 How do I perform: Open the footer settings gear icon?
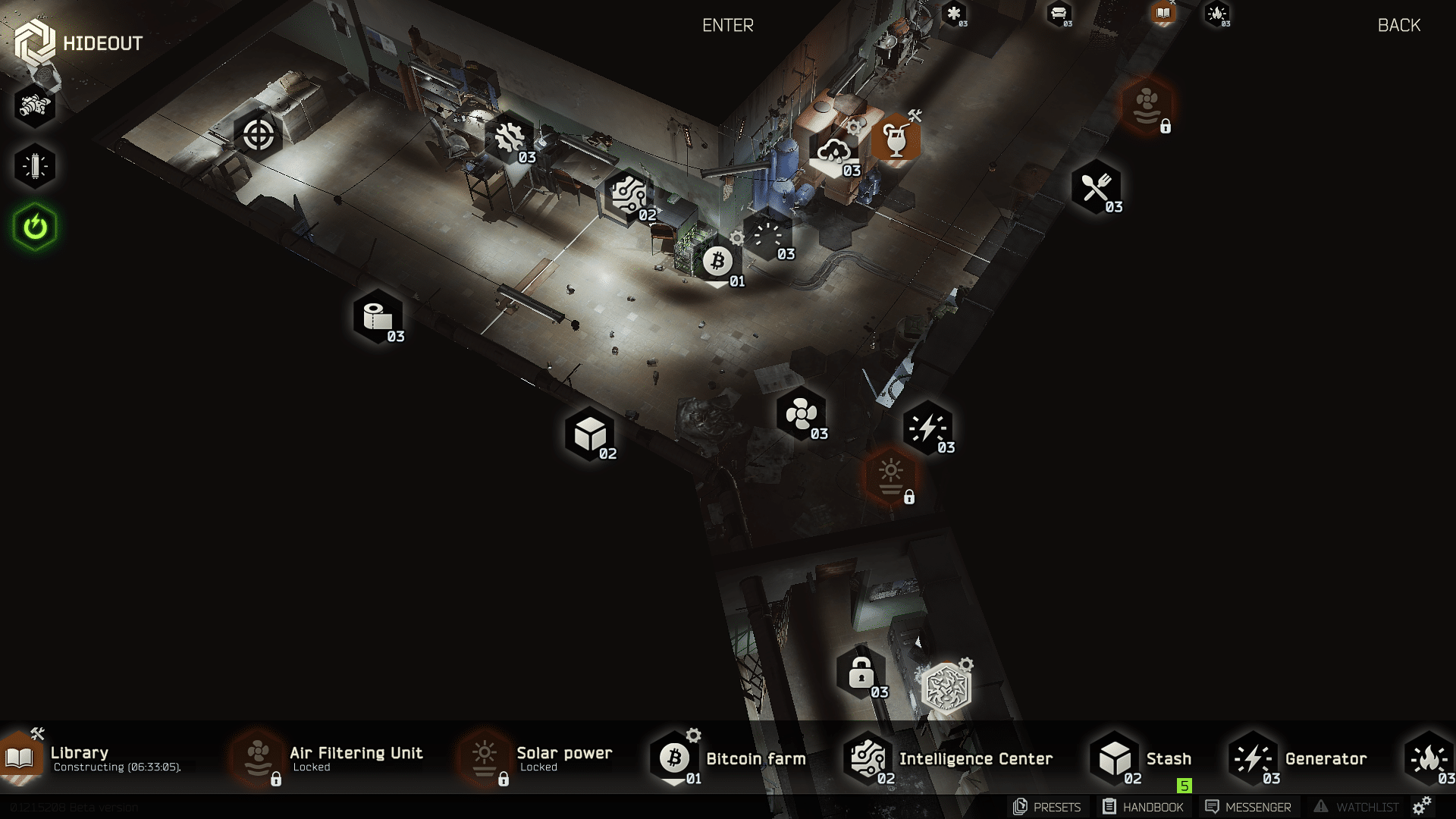(1422, 805)
